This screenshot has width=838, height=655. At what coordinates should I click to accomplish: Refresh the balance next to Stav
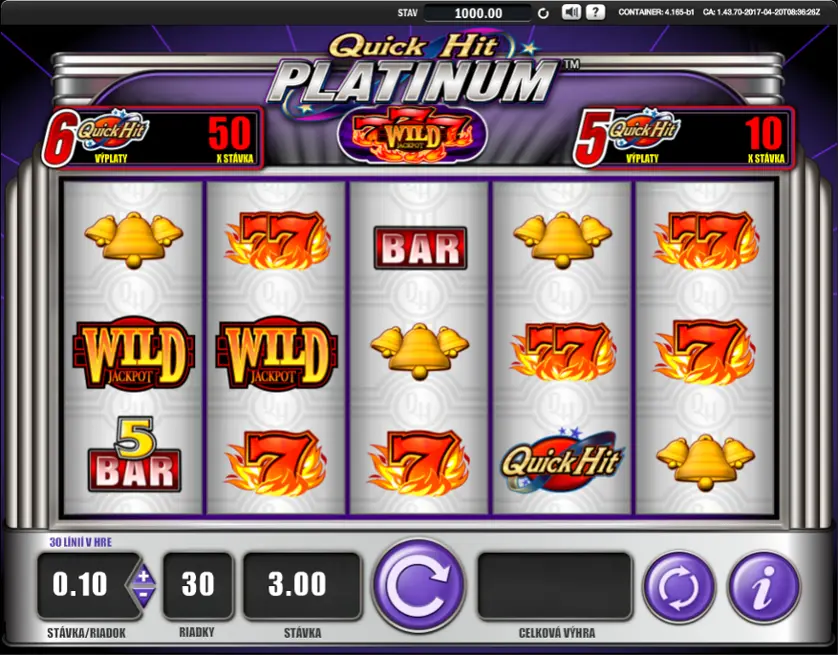[543, 13]
